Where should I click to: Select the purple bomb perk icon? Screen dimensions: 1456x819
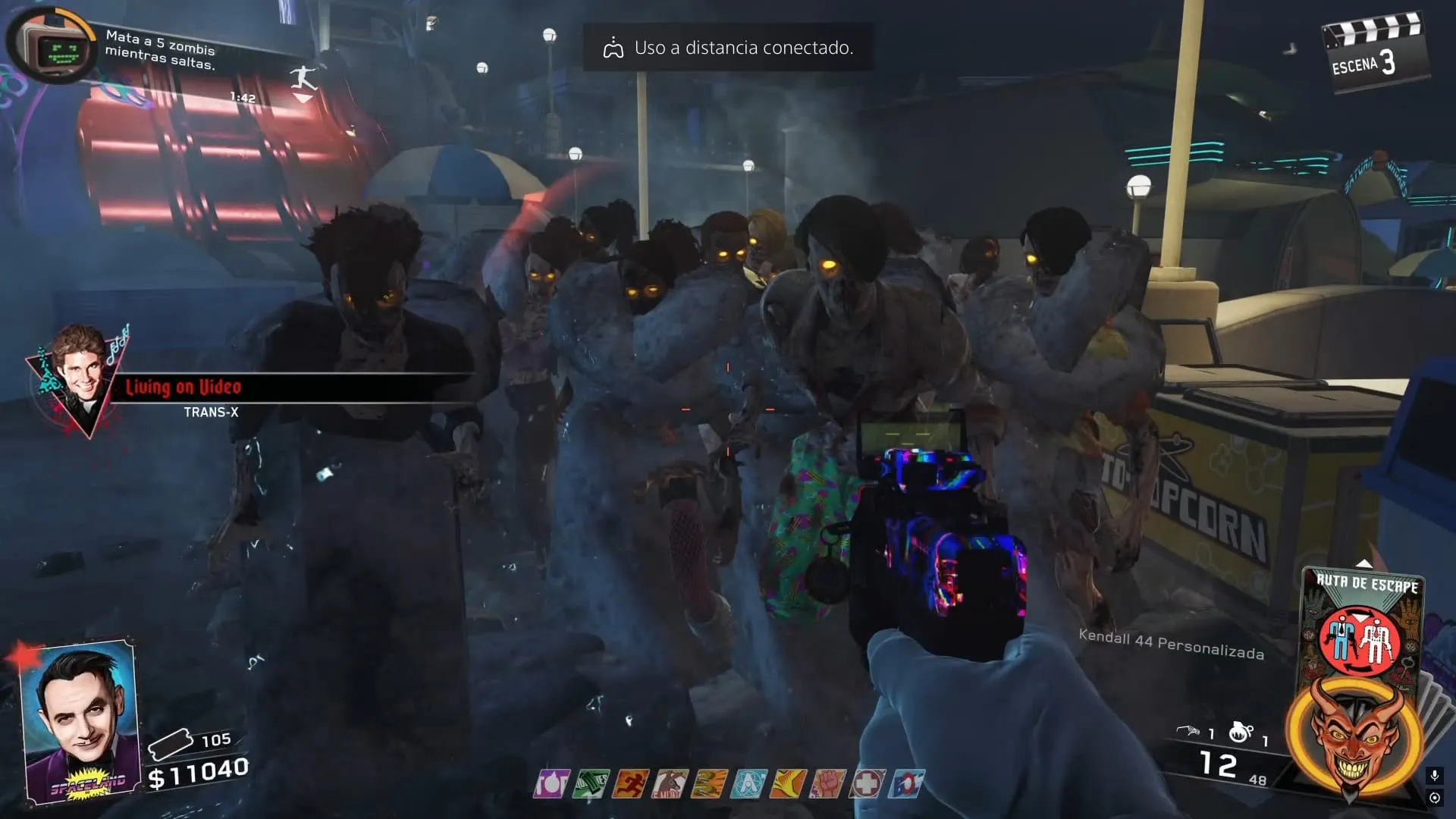point(551,783)
